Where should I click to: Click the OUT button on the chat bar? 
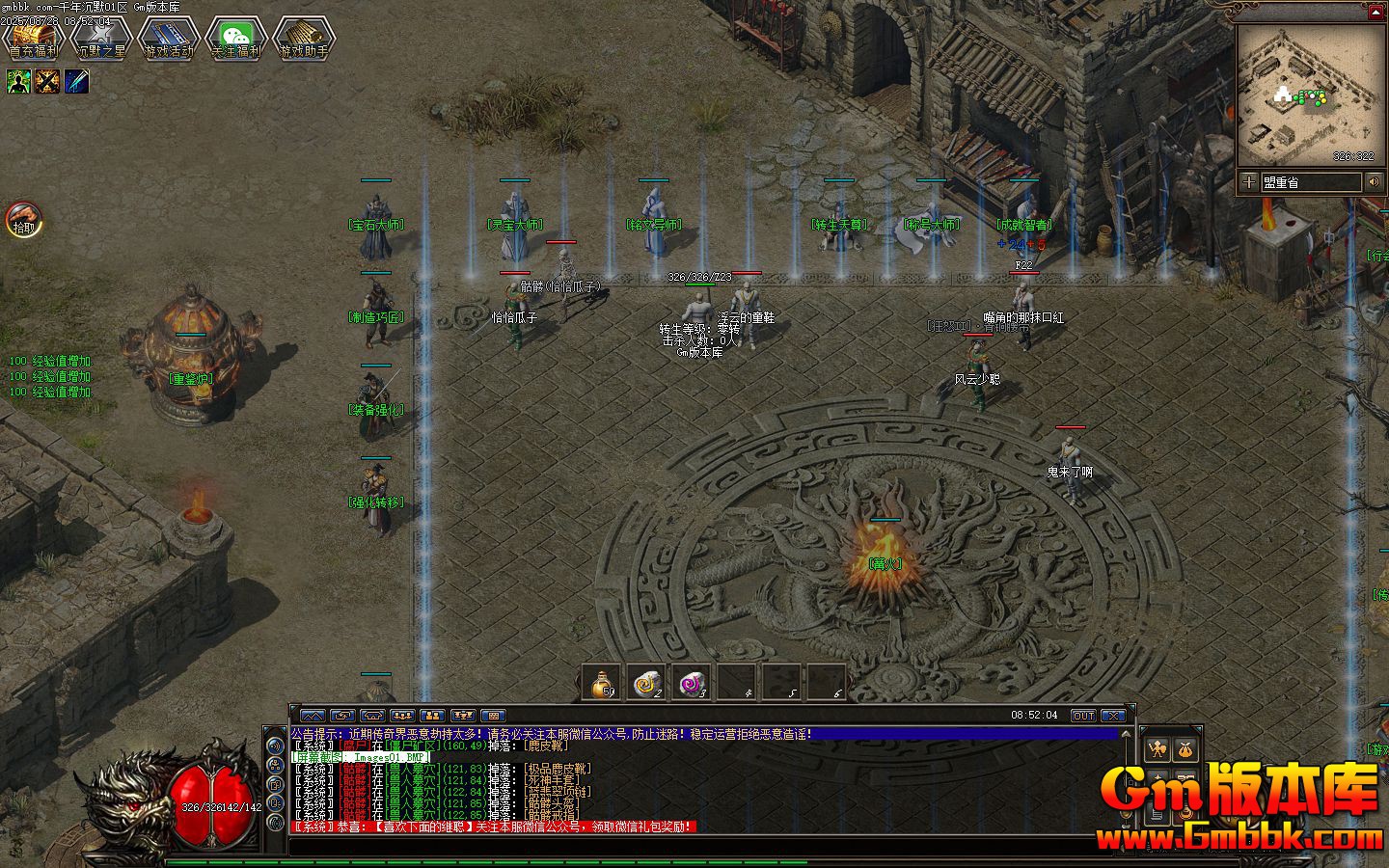coord(1083,716)
